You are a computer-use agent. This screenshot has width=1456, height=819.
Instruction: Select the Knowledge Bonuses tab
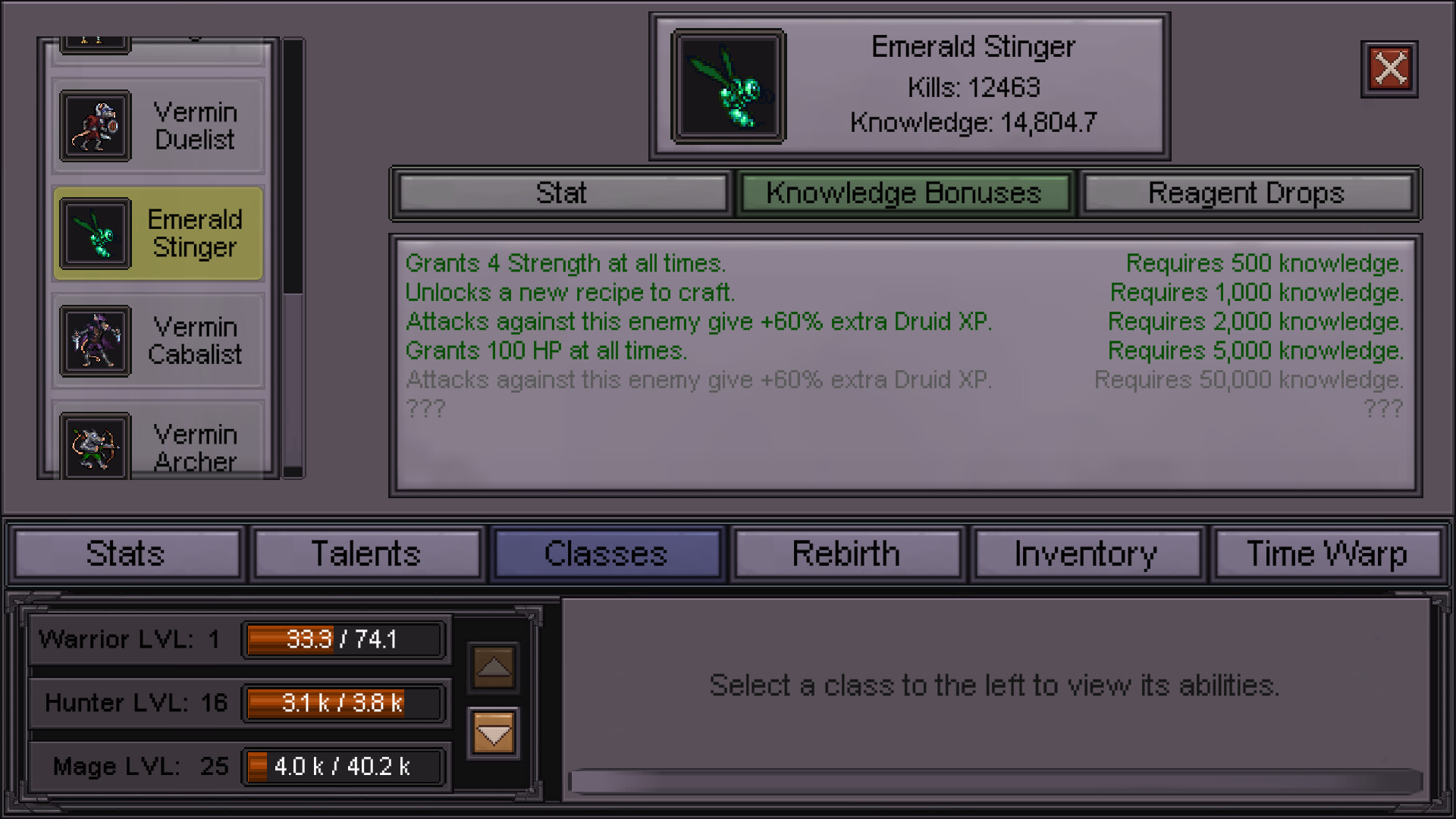coord(904,193)
